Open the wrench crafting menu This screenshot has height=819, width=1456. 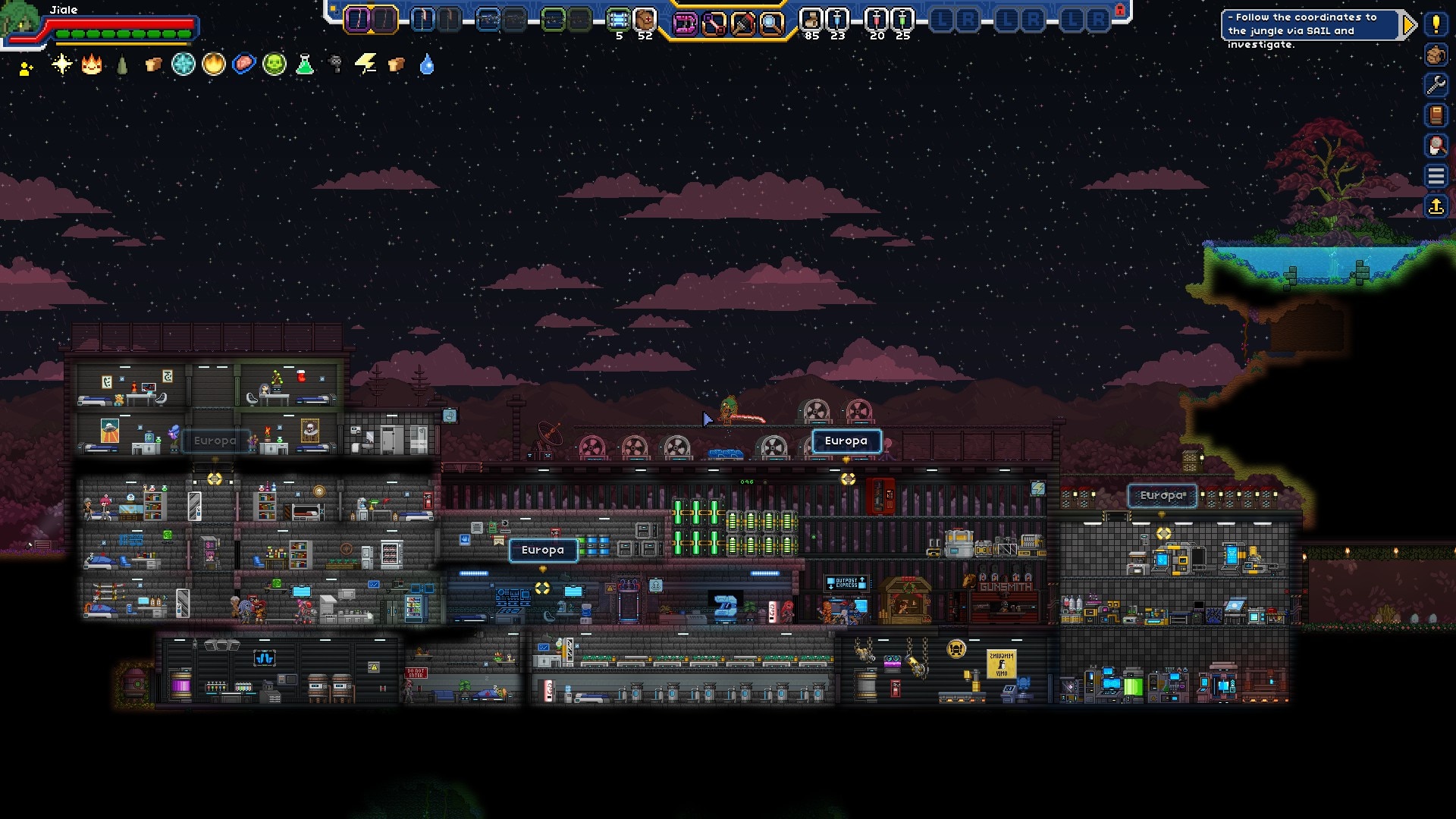click(x=1436, y=85)
